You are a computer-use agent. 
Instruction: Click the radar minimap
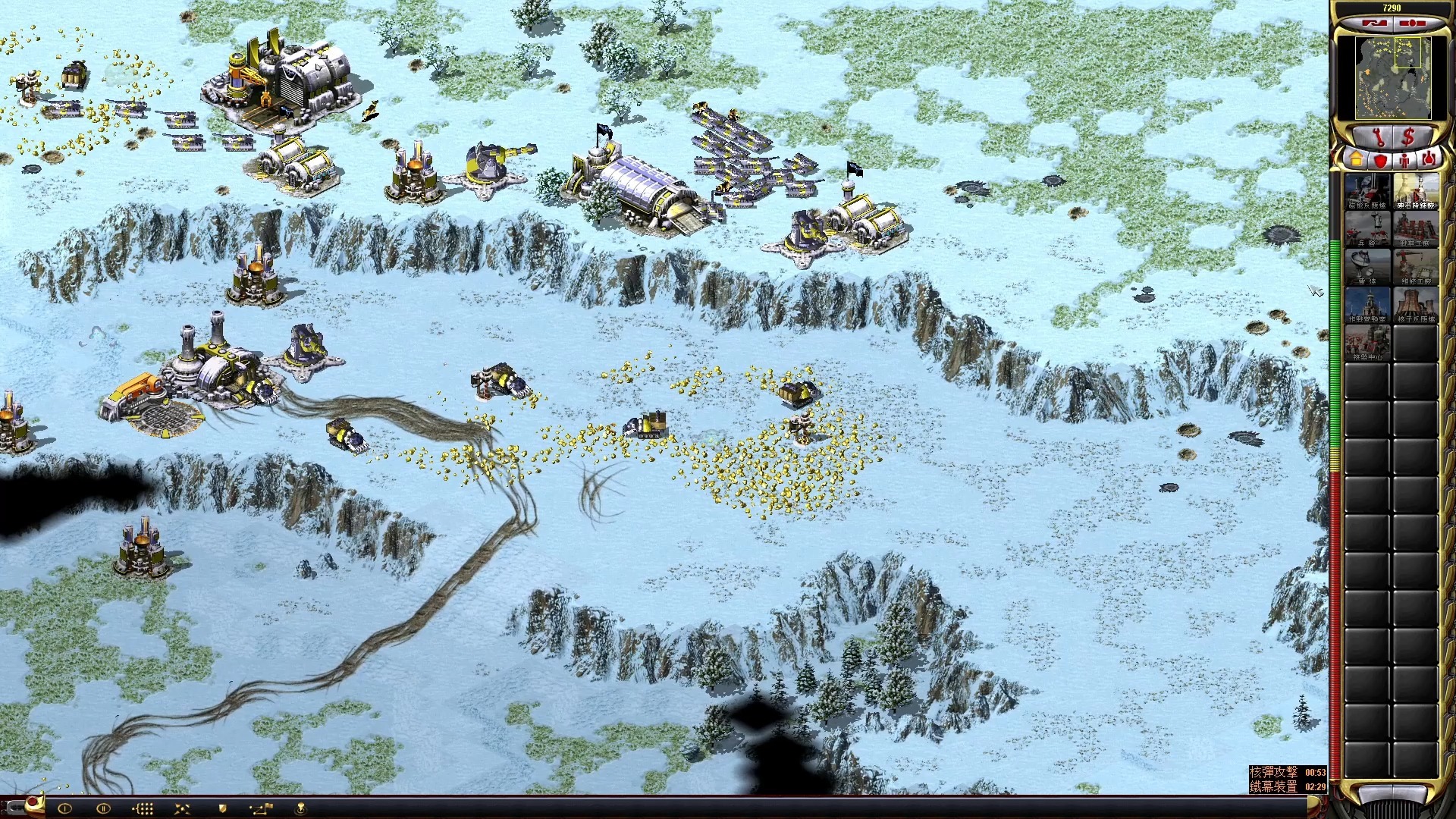click(1392, 78)
